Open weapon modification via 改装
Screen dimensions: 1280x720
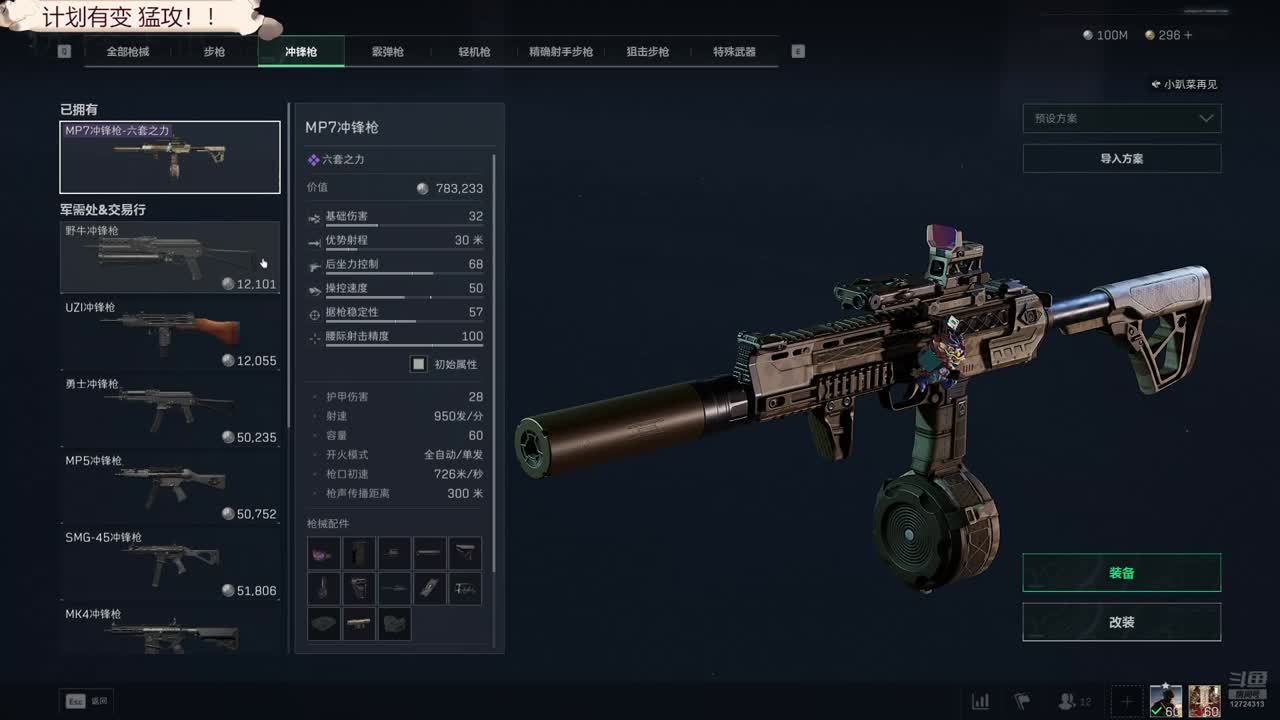(1121, 622)
